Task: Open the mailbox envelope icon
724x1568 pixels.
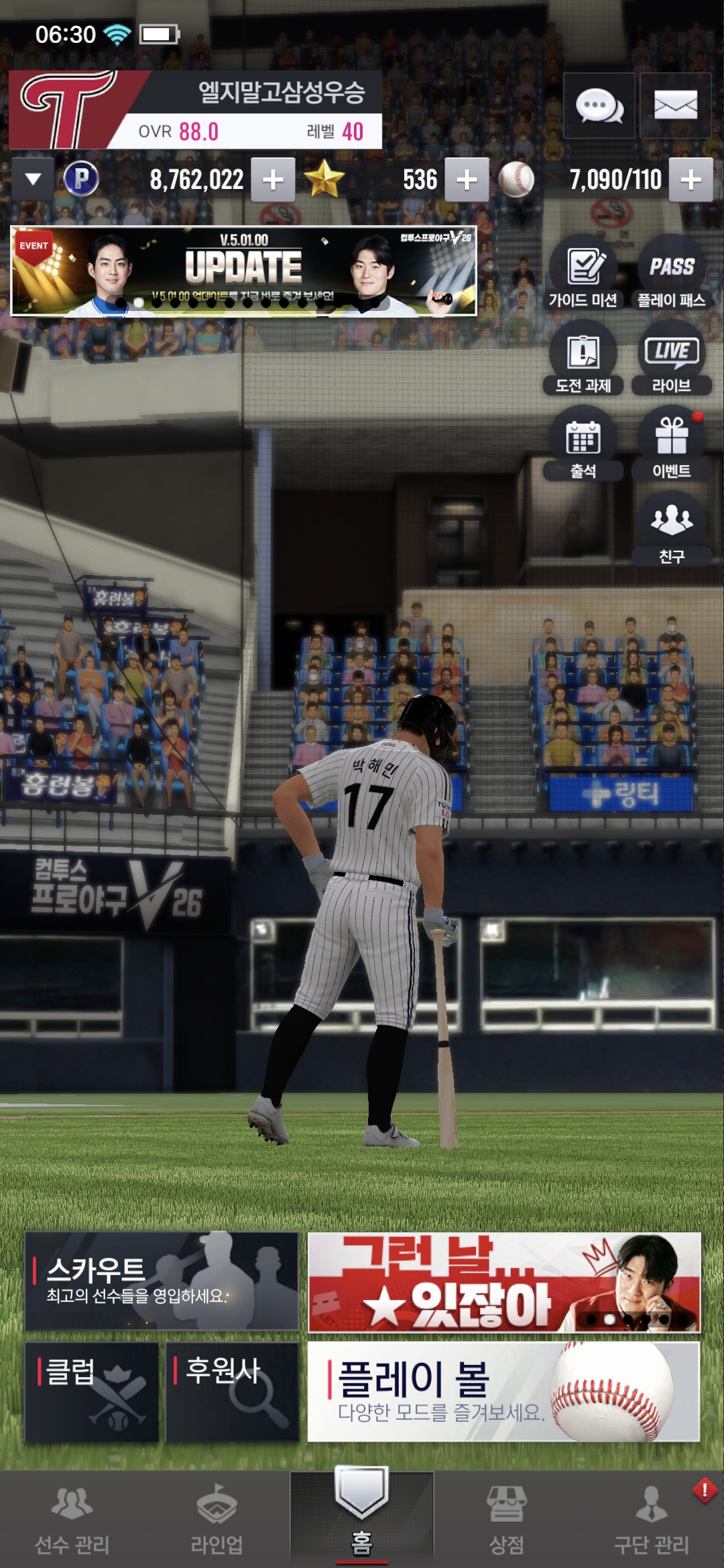Action: tap(675, 106)
